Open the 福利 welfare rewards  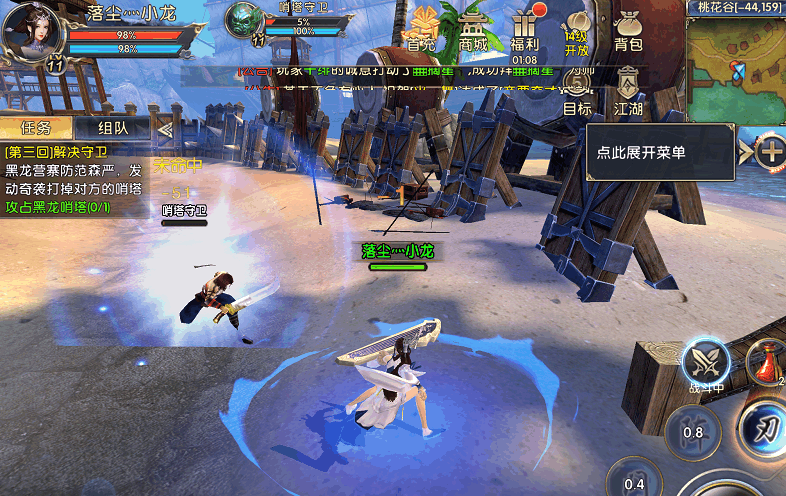tap(524, 28)
